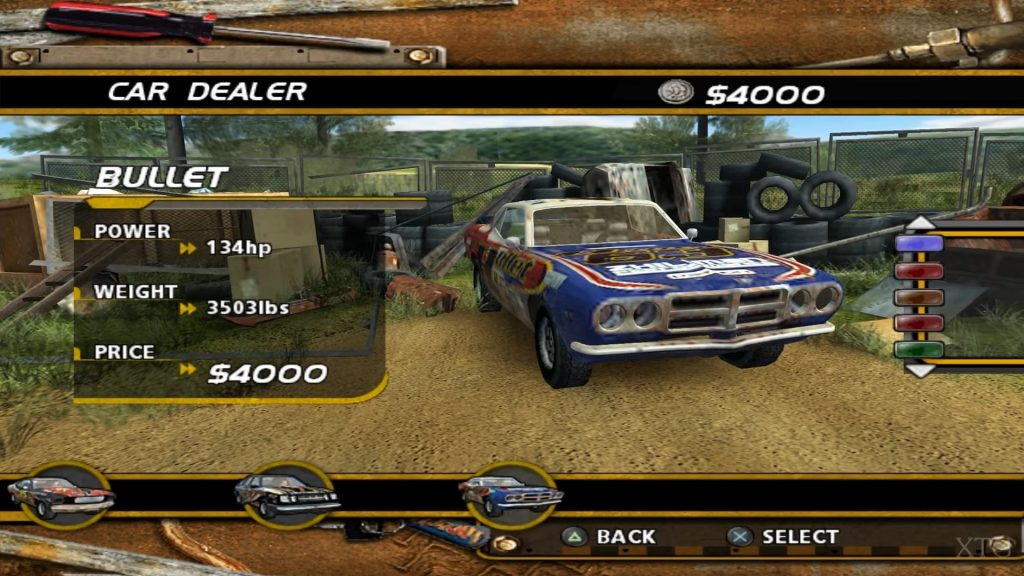Choose the black car with flame decals
Screen dimensions: 1024x576
coord(60,494)
